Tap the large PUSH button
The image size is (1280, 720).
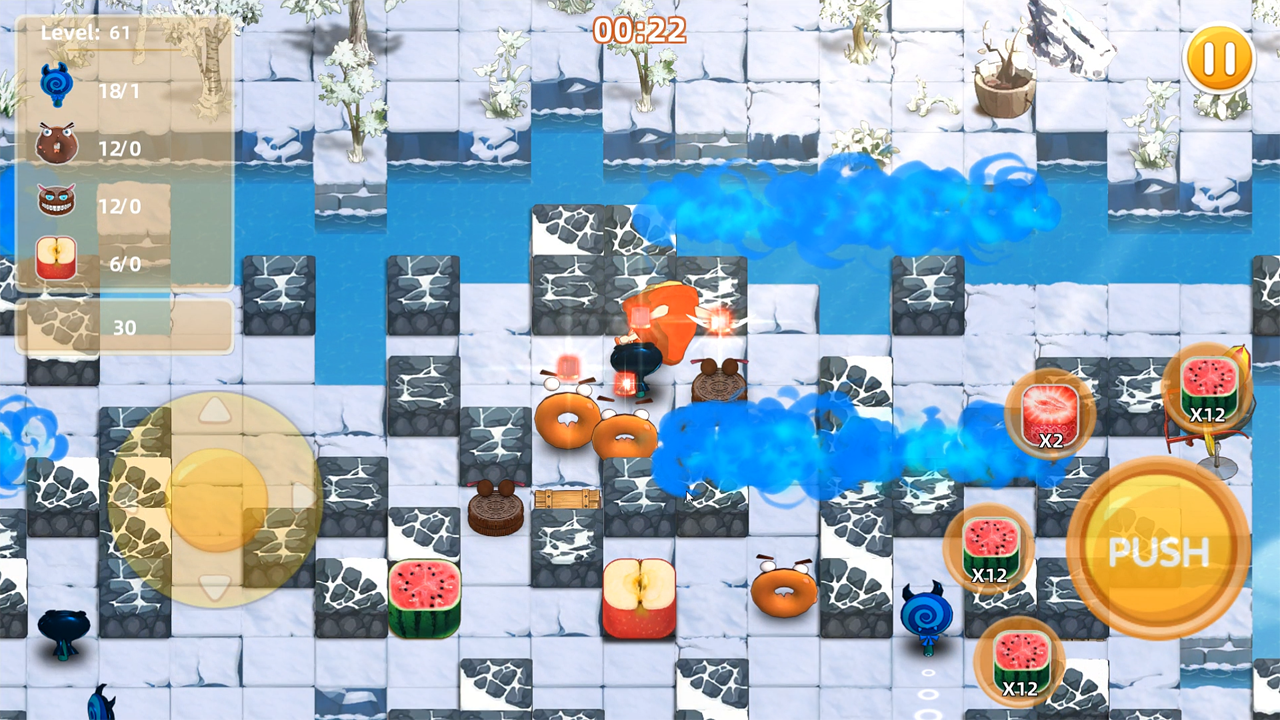(1160, 548)
